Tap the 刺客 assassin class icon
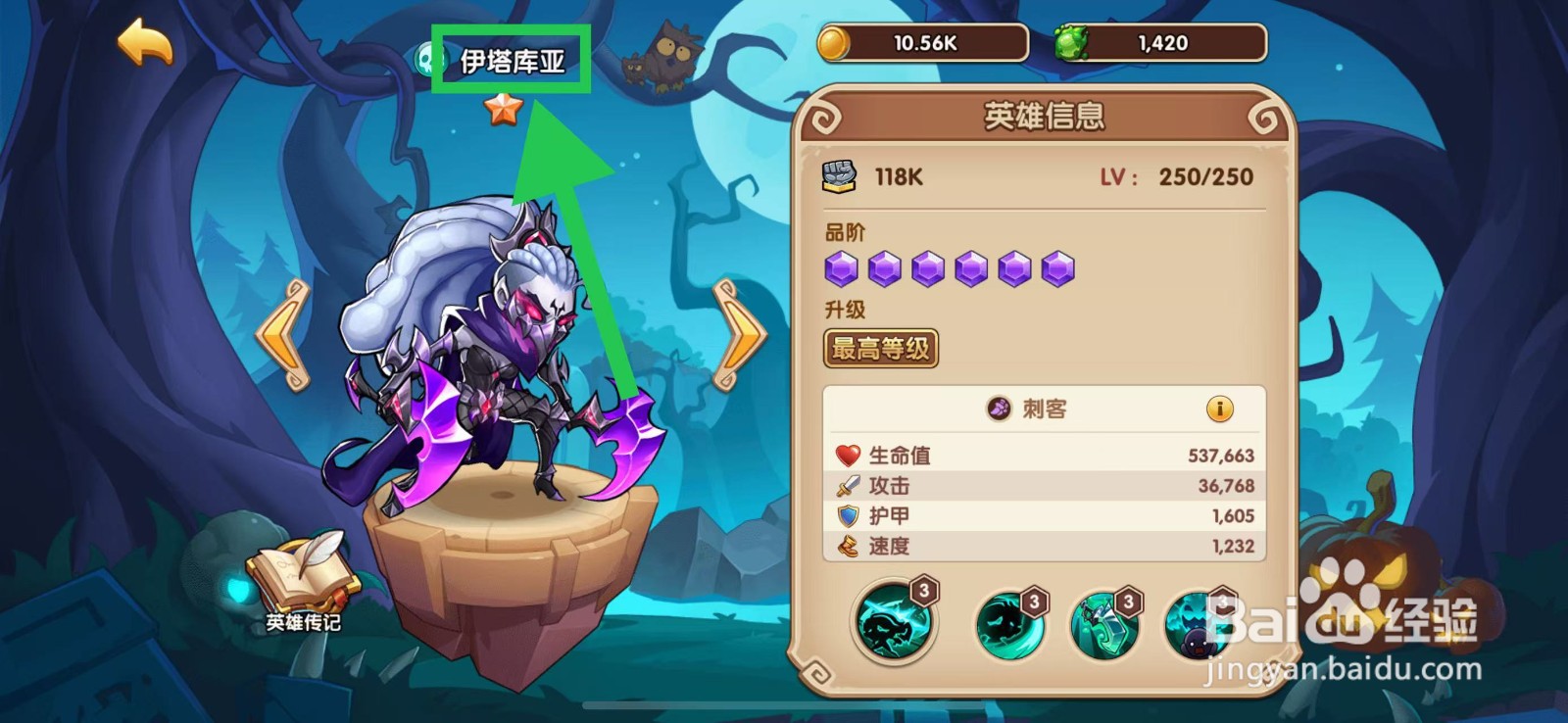The height and width of the screenshot is (723, 1568). (1001, 410)
